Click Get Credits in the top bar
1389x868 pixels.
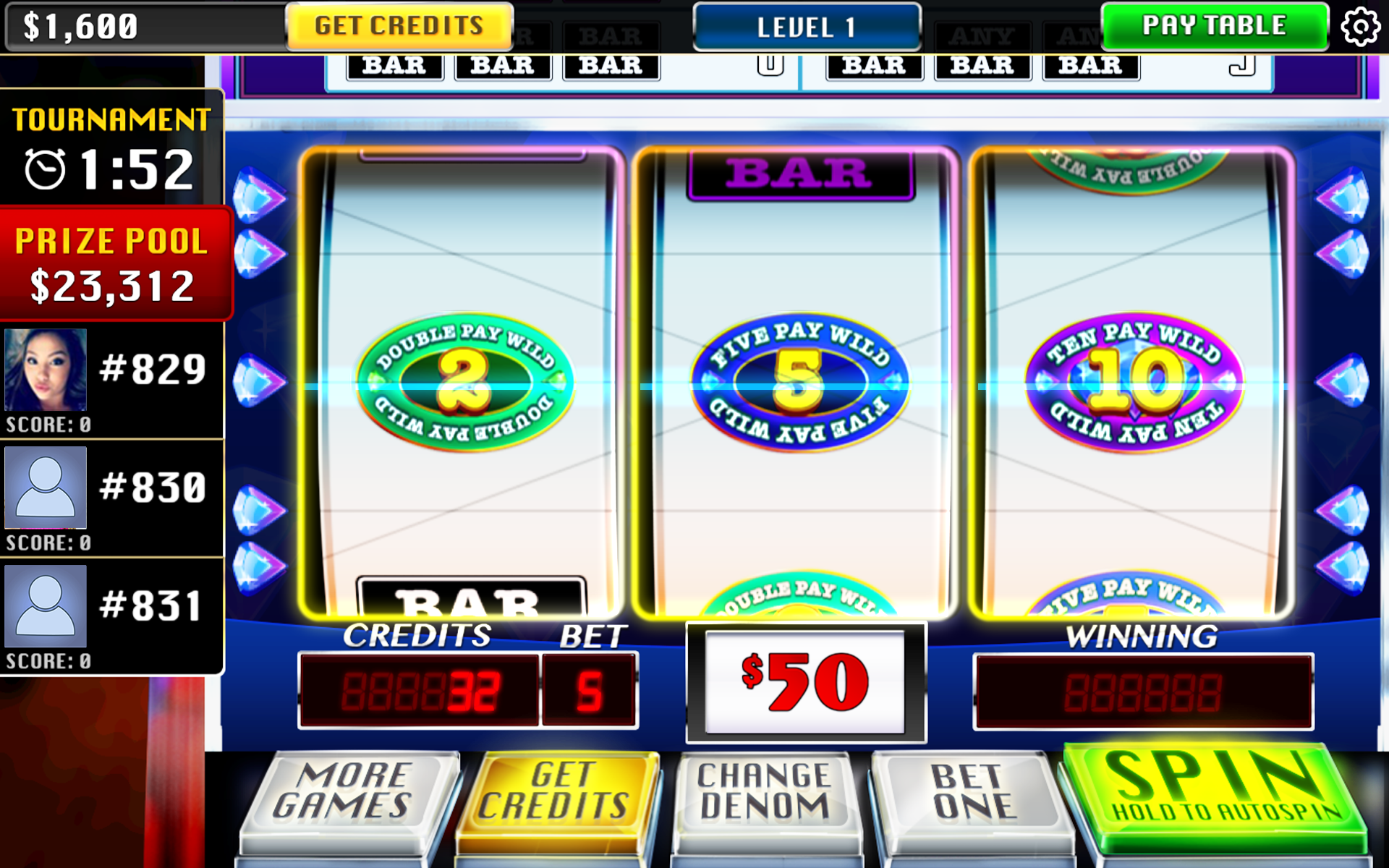point(398,26)
